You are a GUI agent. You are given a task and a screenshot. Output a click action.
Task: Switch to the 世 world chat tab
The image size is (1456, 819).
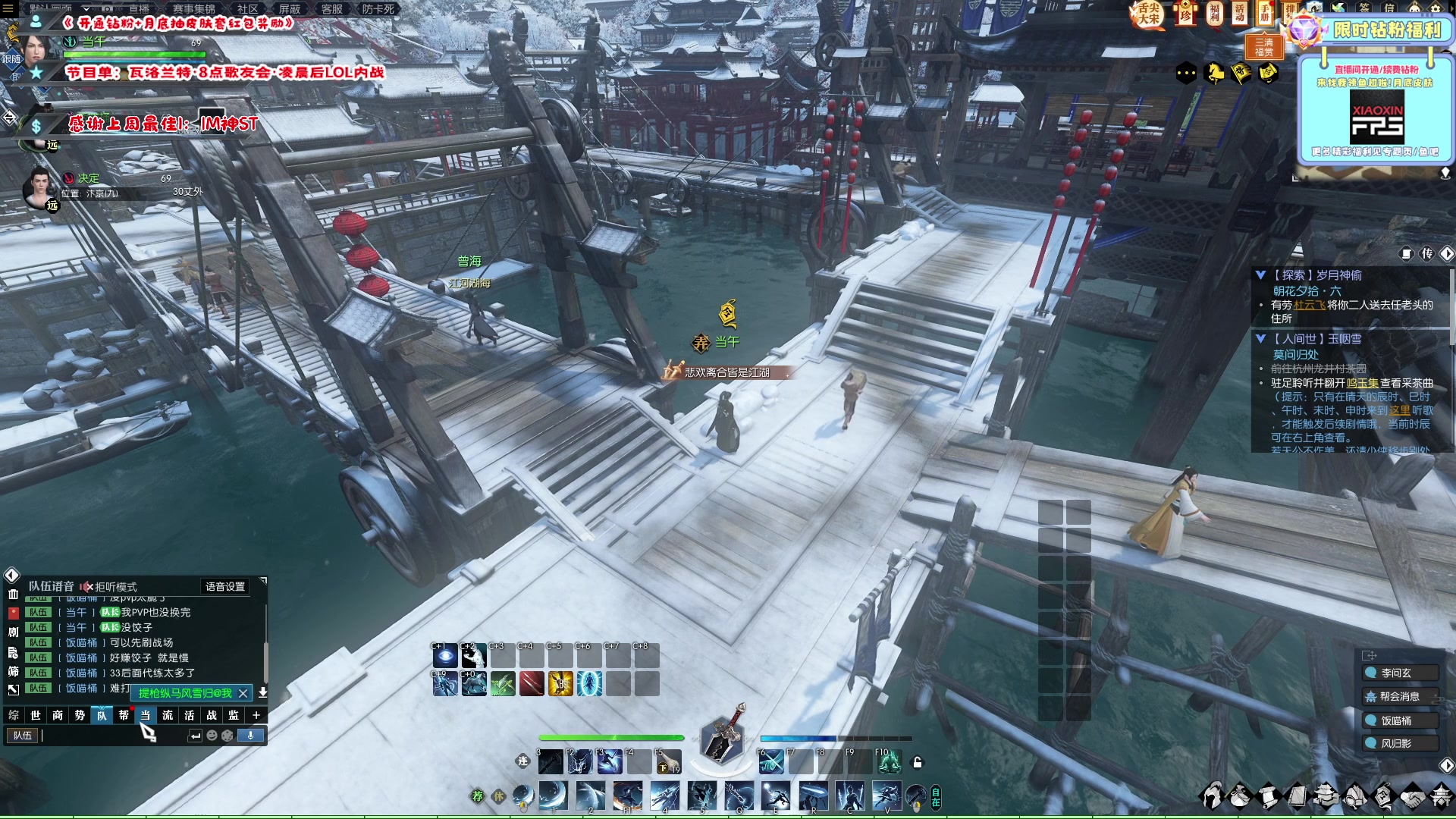36,715
